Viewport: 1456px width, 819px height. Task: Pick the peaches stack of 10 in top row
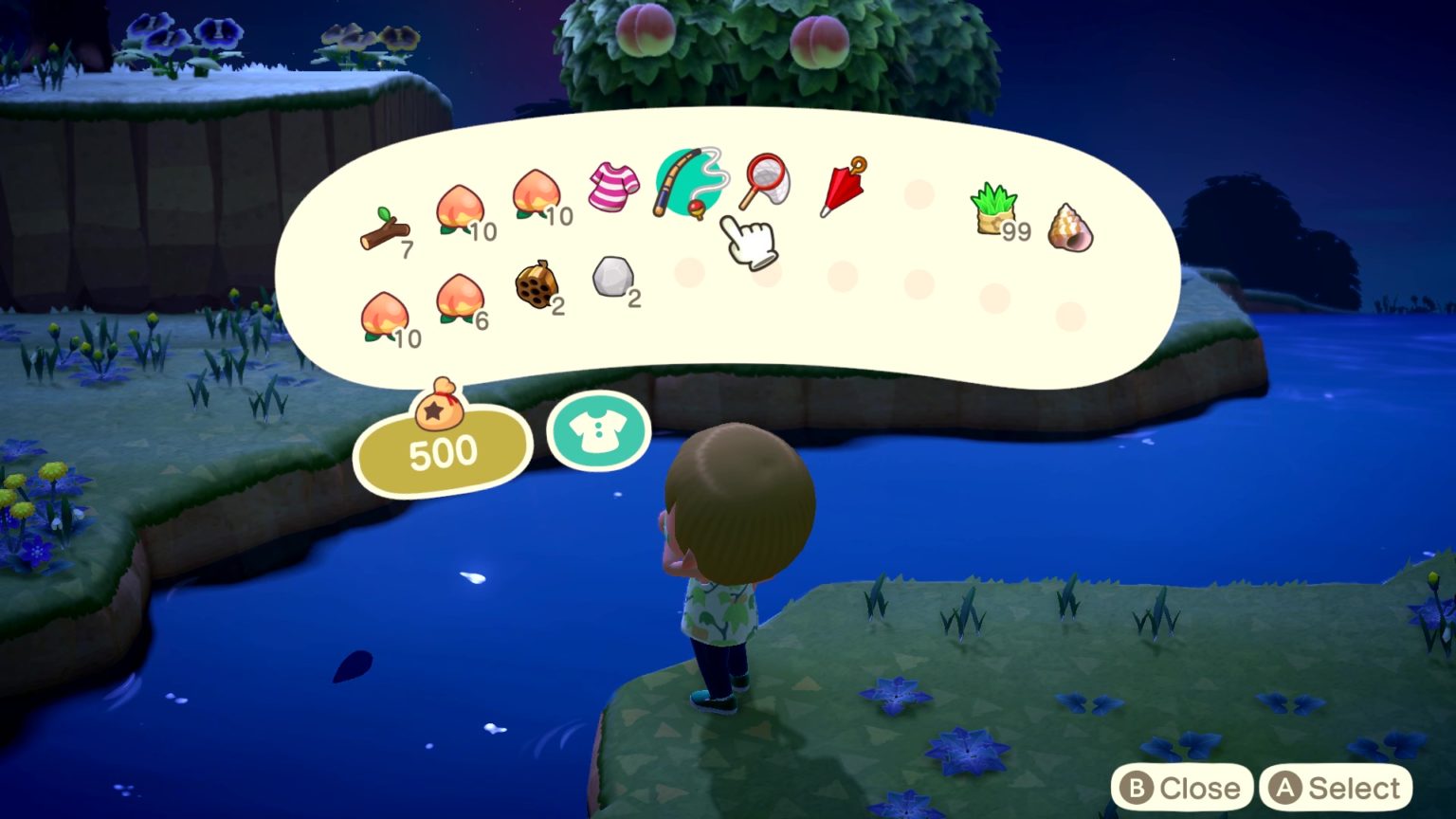tap(536, 194)
